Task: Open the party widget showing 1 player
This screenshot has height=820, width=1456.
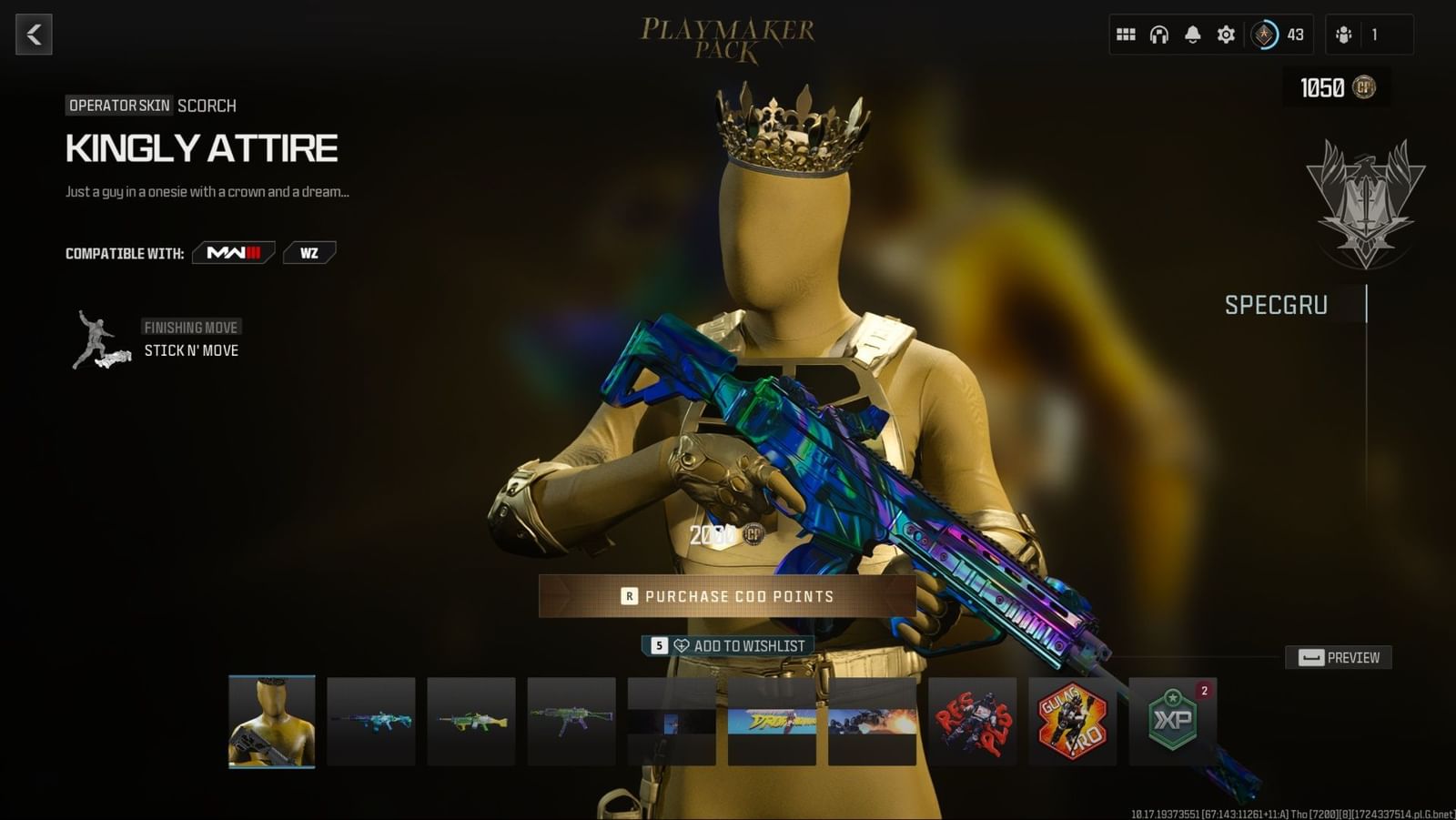Action: coord(1370,34)
